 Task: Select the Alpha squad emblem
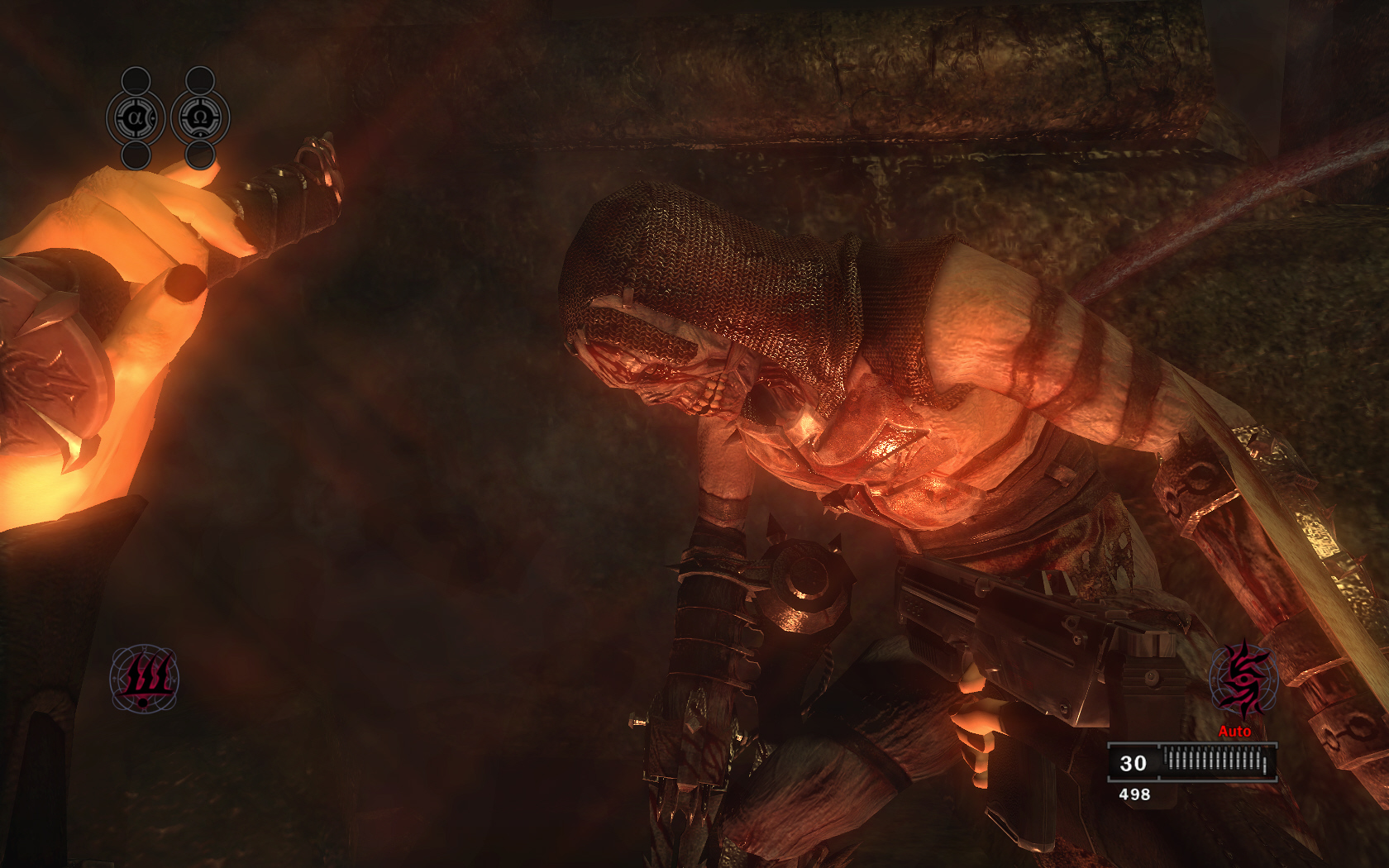pos(136,118)
